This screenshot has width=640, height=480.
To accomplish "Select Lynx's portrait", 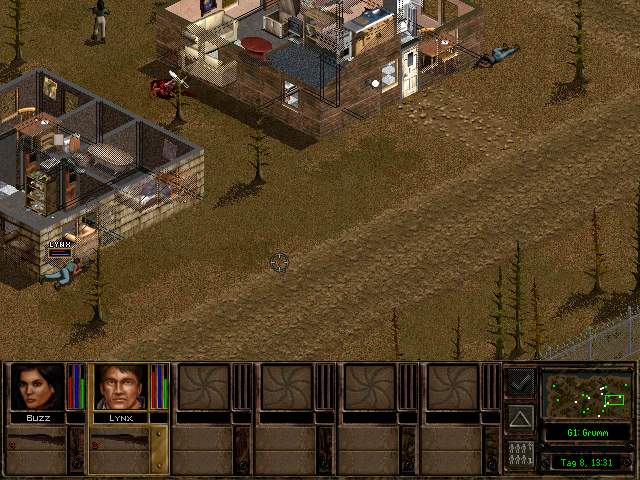I will [121, 387].
